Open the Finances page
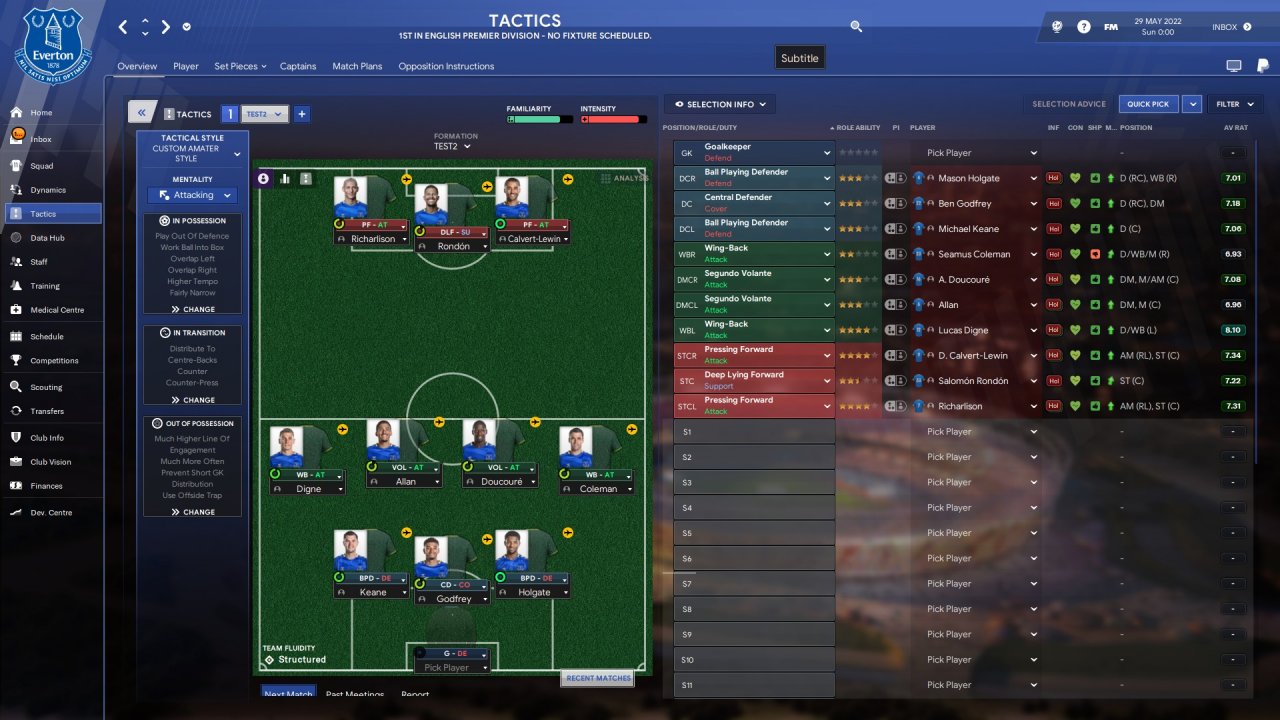1280x720 pixels. (x=46, y=486)
